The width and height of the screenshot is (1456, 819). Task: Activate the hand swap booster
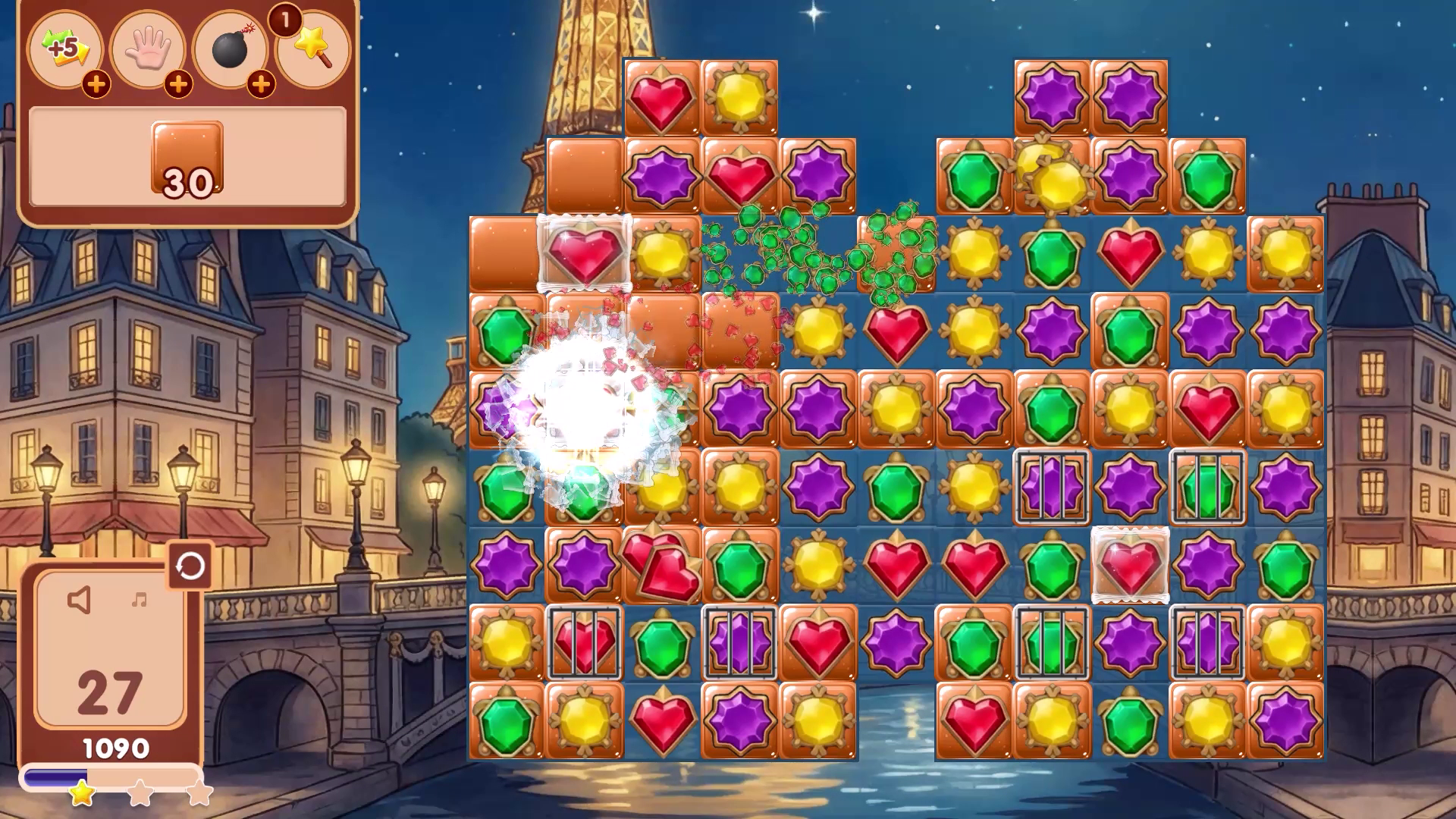149,48
